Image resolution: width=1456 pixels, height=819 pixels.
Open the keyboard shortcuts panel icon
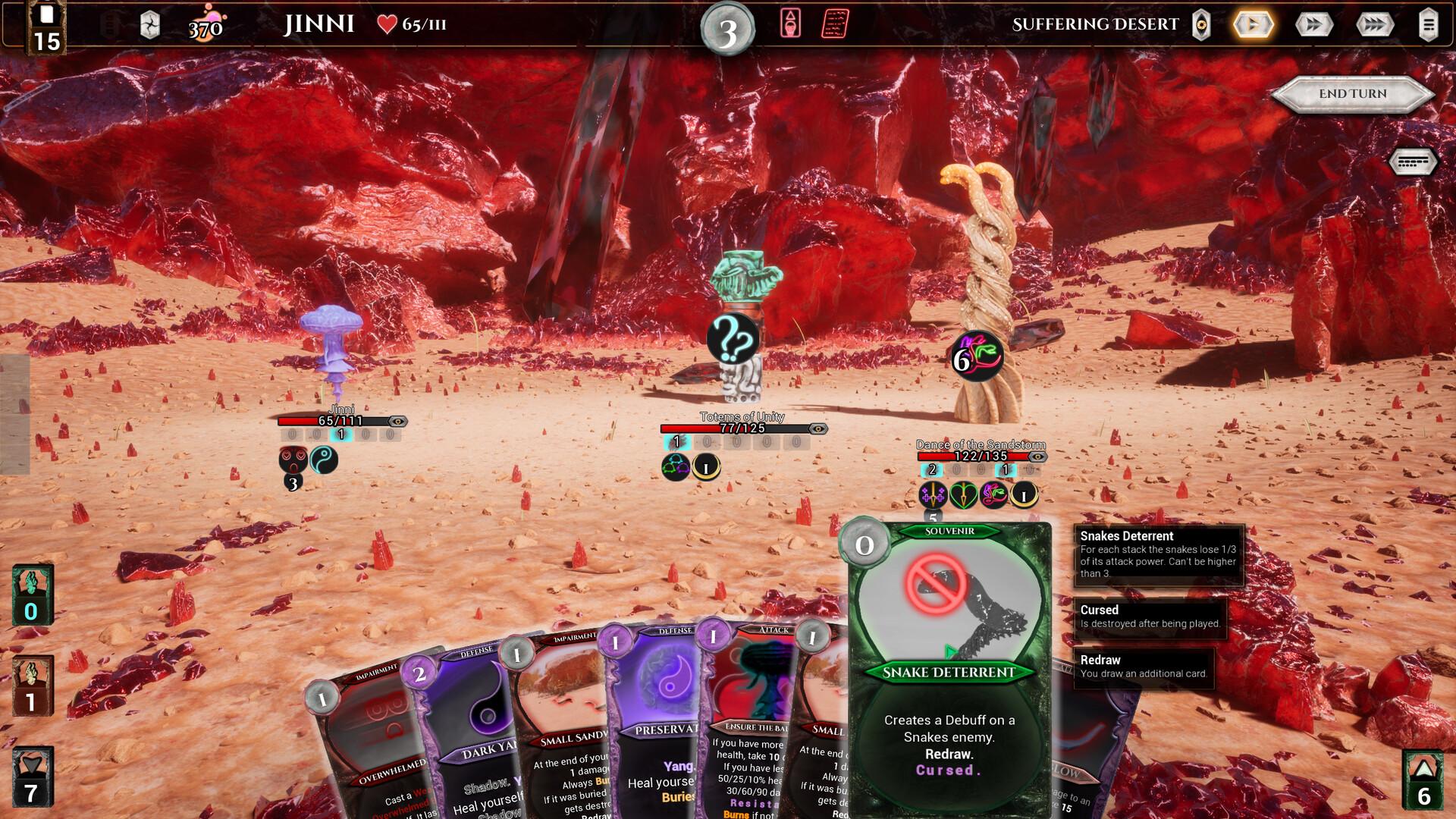1412,162
